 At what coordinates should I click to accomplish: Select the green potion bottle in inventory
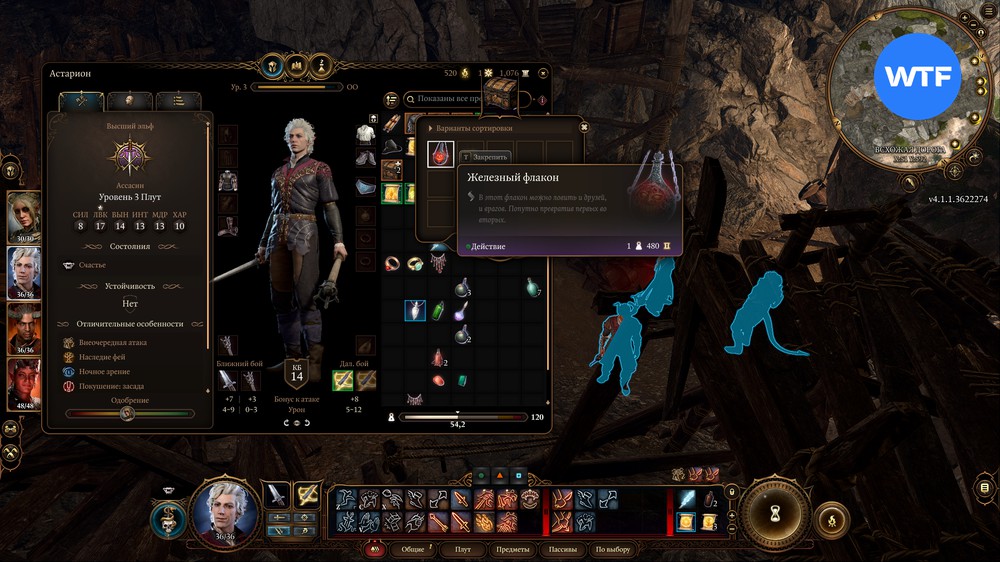(438, 311)
